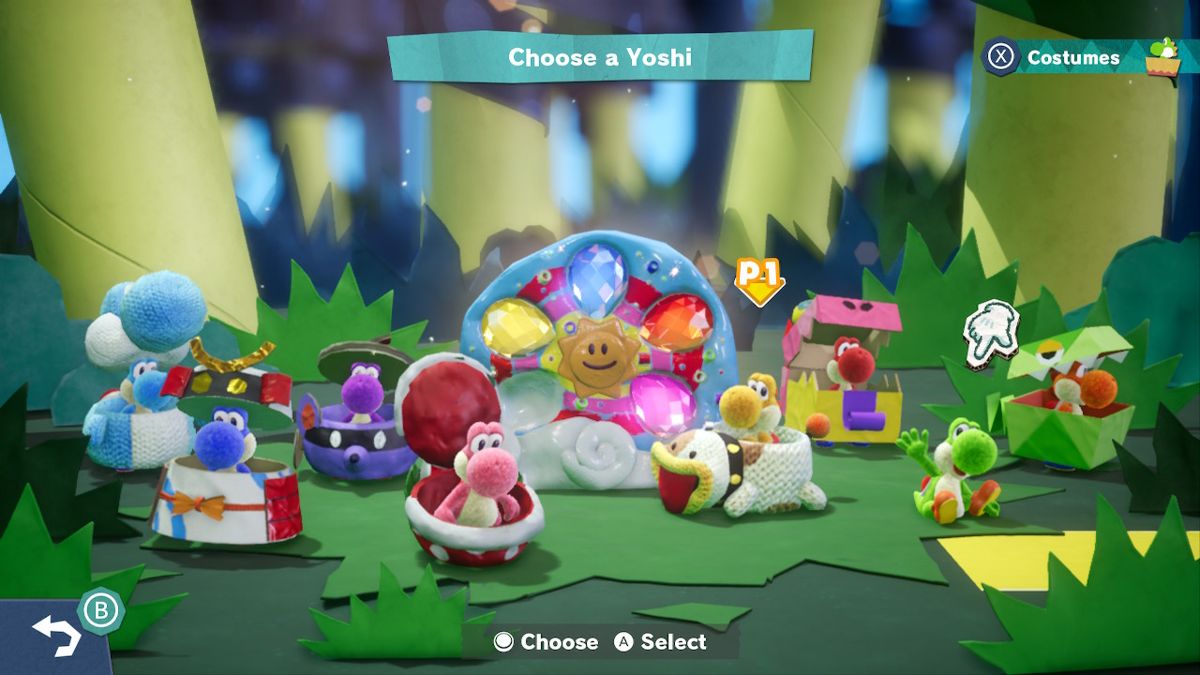Go back with the return arrow
The width and height of the screenshot is (1200, 675).
point(56,634)
